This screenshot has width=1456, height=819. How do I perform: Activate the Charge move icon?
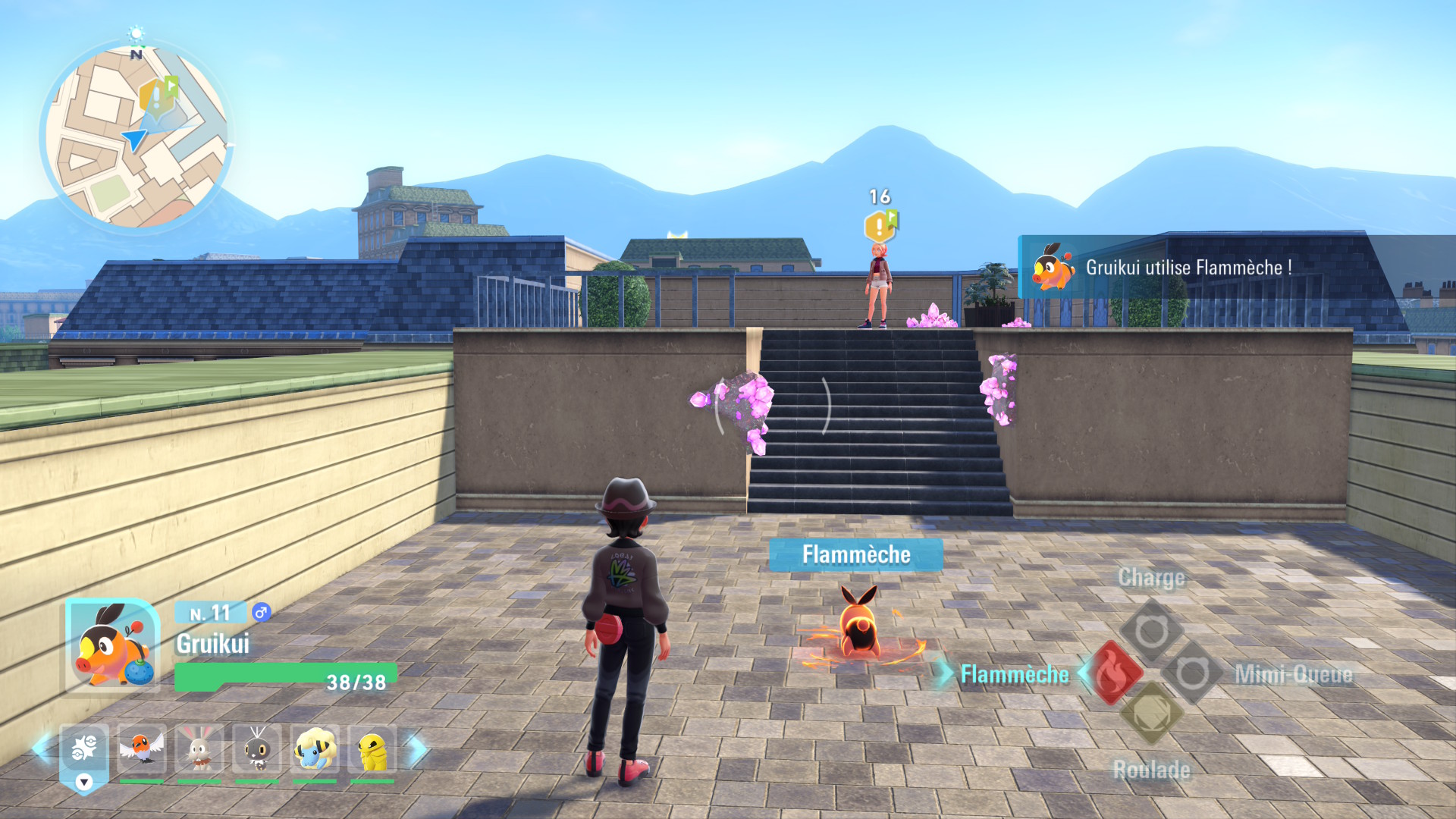1151,631
